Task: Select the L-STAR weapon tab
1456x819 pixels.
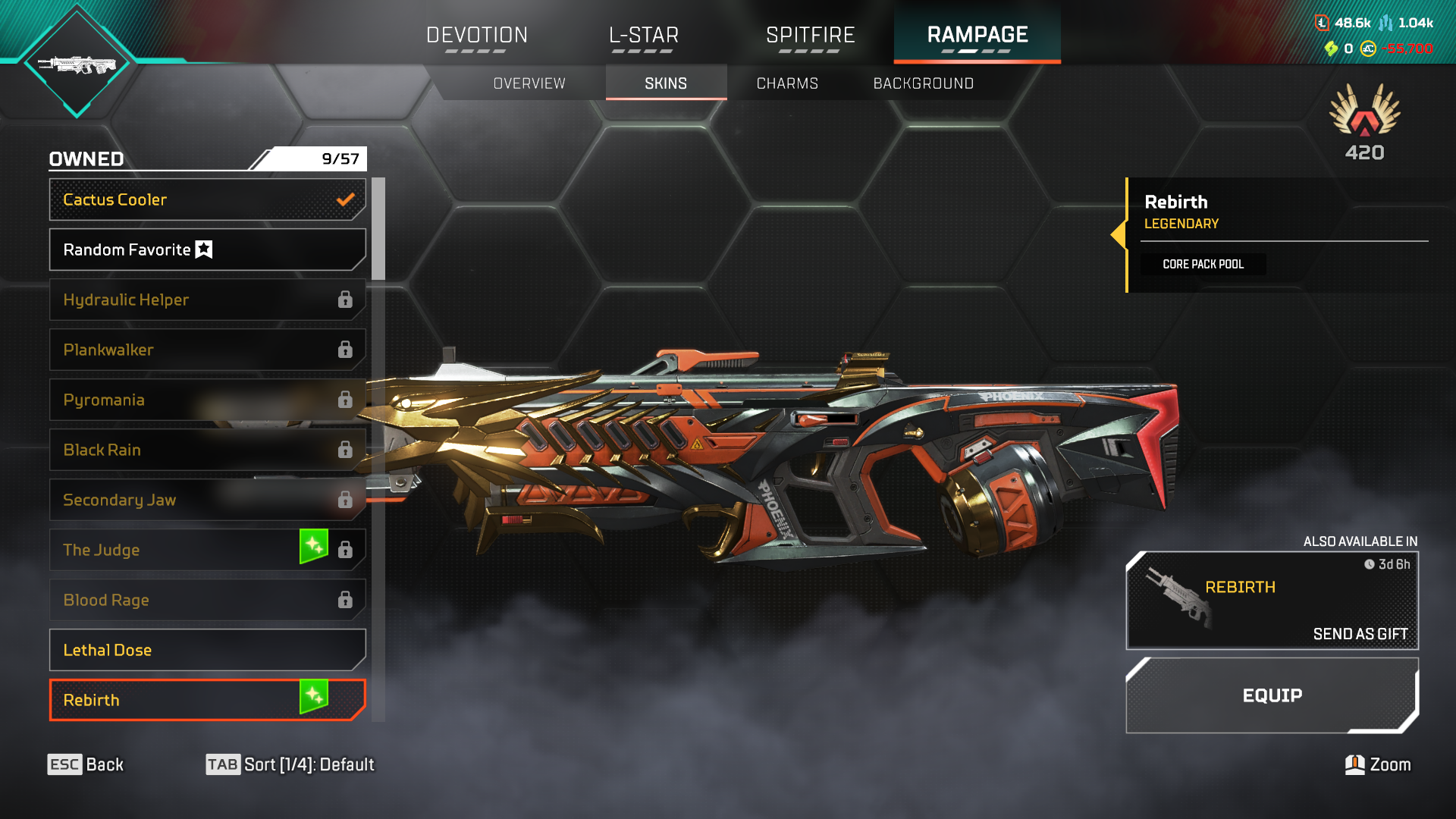Action: [x=643, y=35]
